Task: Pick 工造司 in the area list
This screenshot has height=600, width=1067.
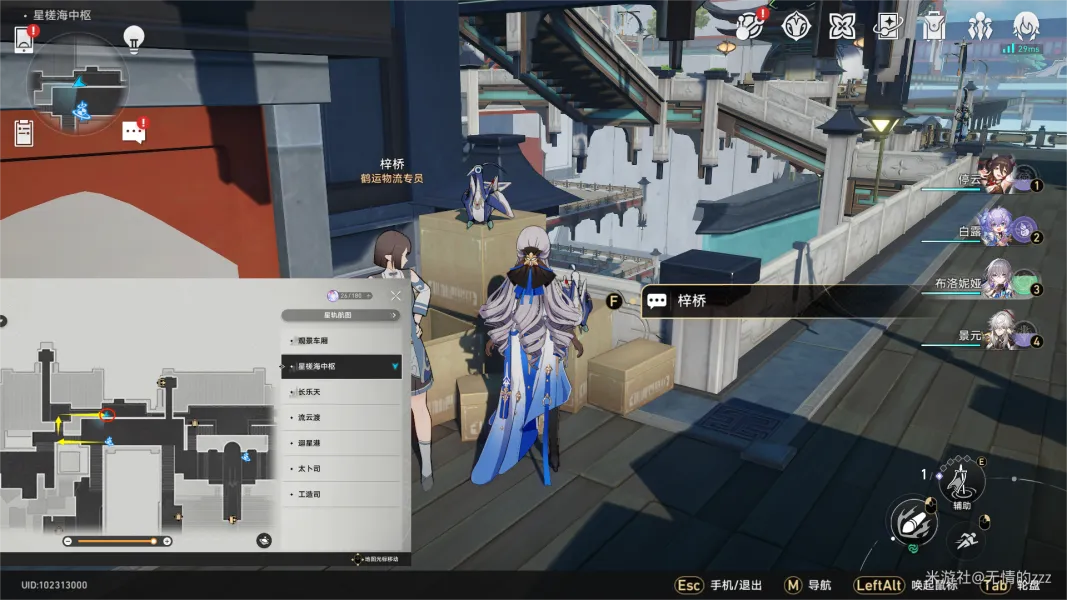Action: pyautogui.click(x=340, y=494)
